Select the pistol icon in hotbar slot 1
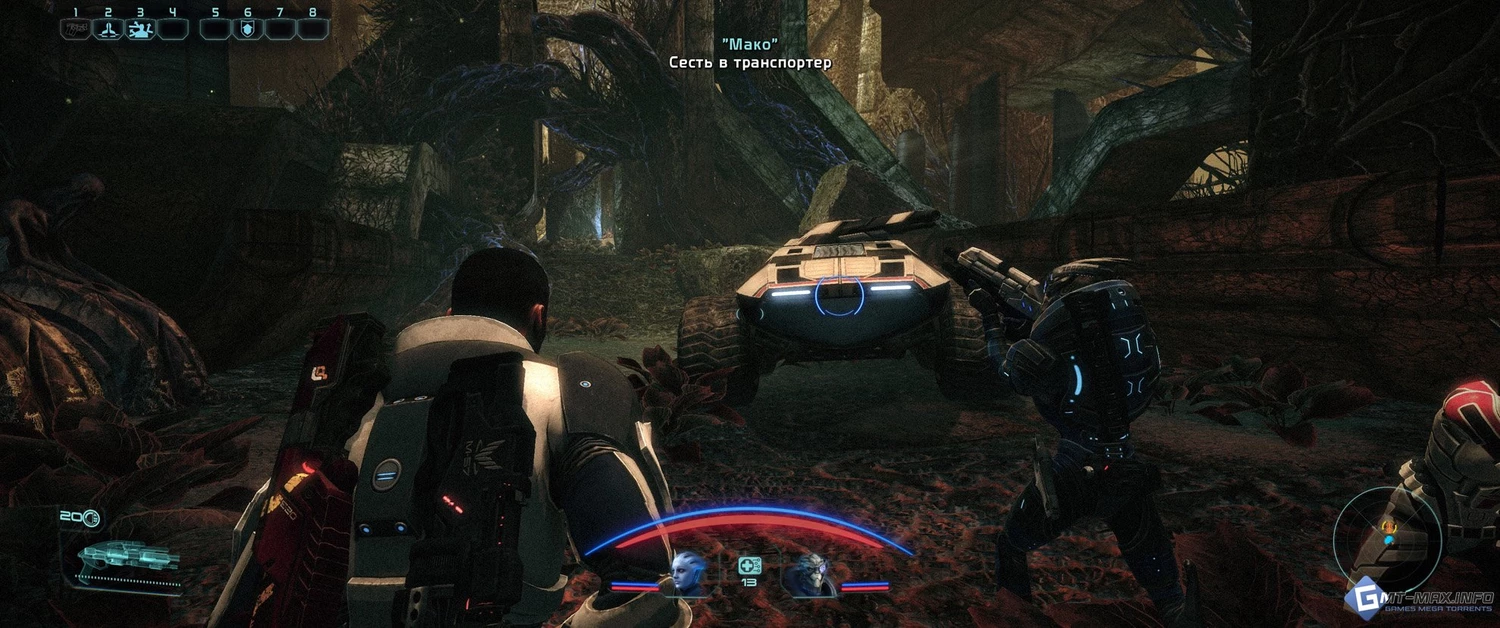Screen dimensions: 1500x628 pos(75,29)
